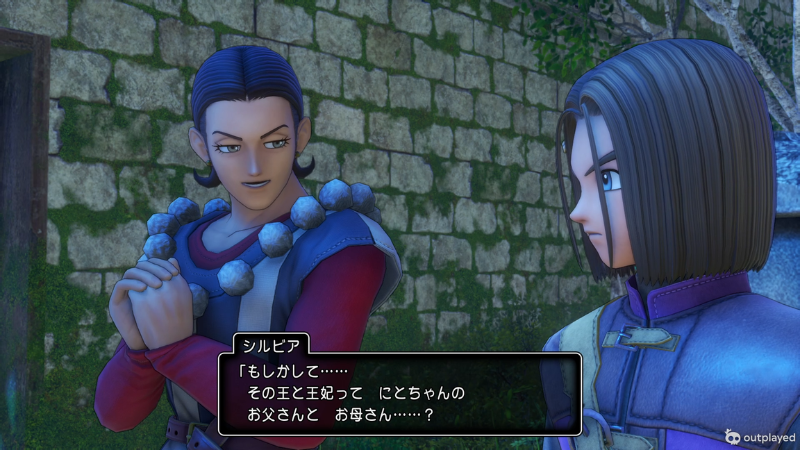Click the outplayed watermark logo
The image size is (800, 450).
[760, 436]
